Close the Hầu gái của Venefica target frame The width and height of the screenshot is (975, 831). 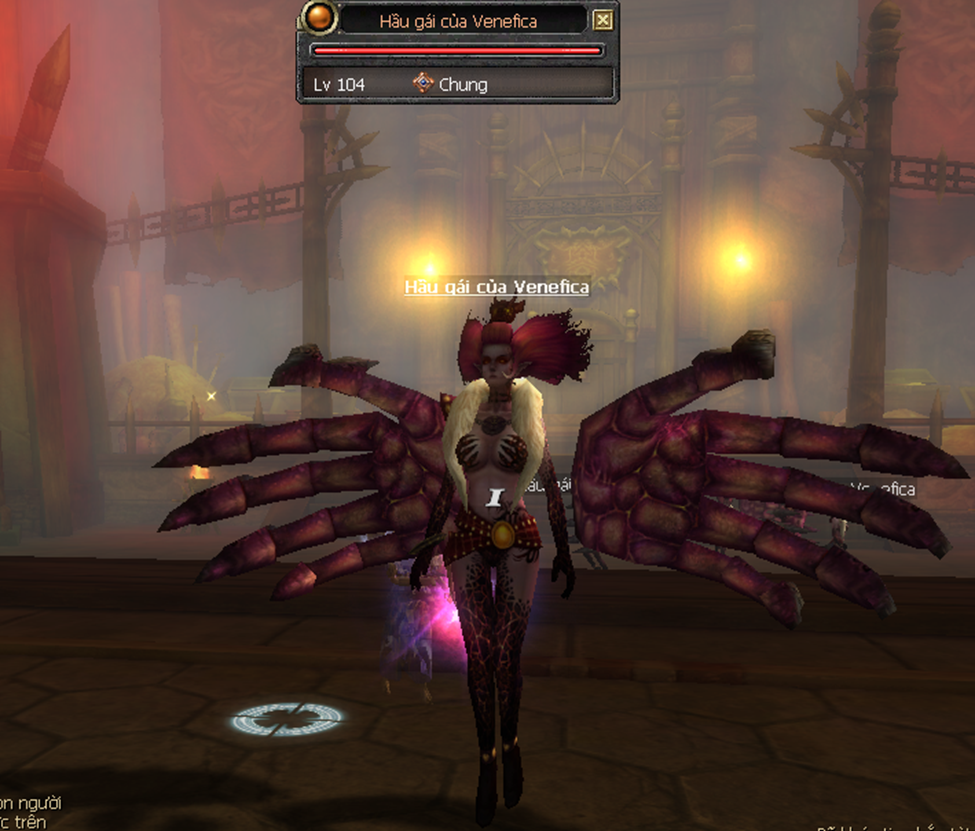click(602, 20)
